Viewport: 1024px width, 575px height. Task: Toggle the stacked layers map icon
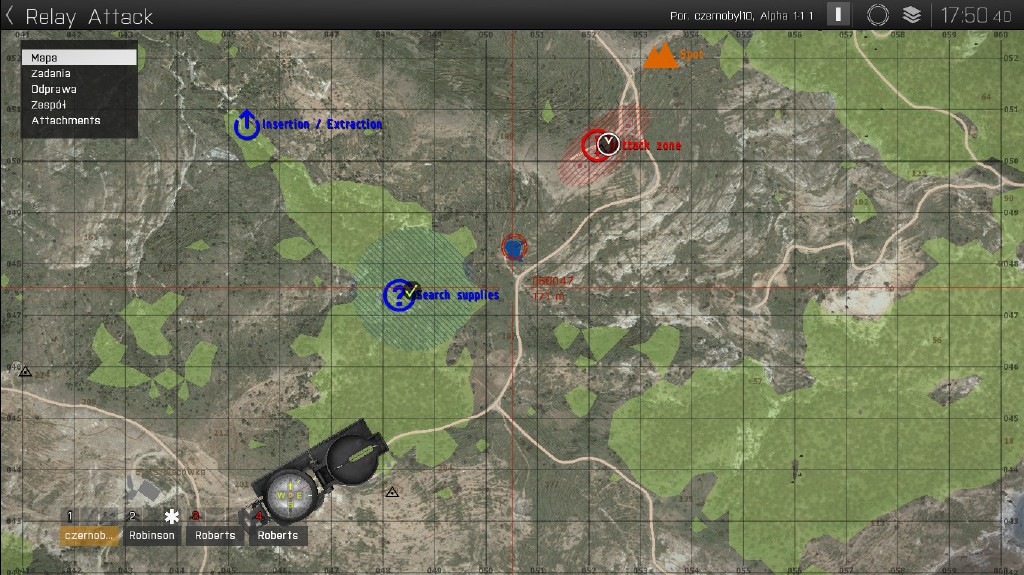click(x=911, y=15)
